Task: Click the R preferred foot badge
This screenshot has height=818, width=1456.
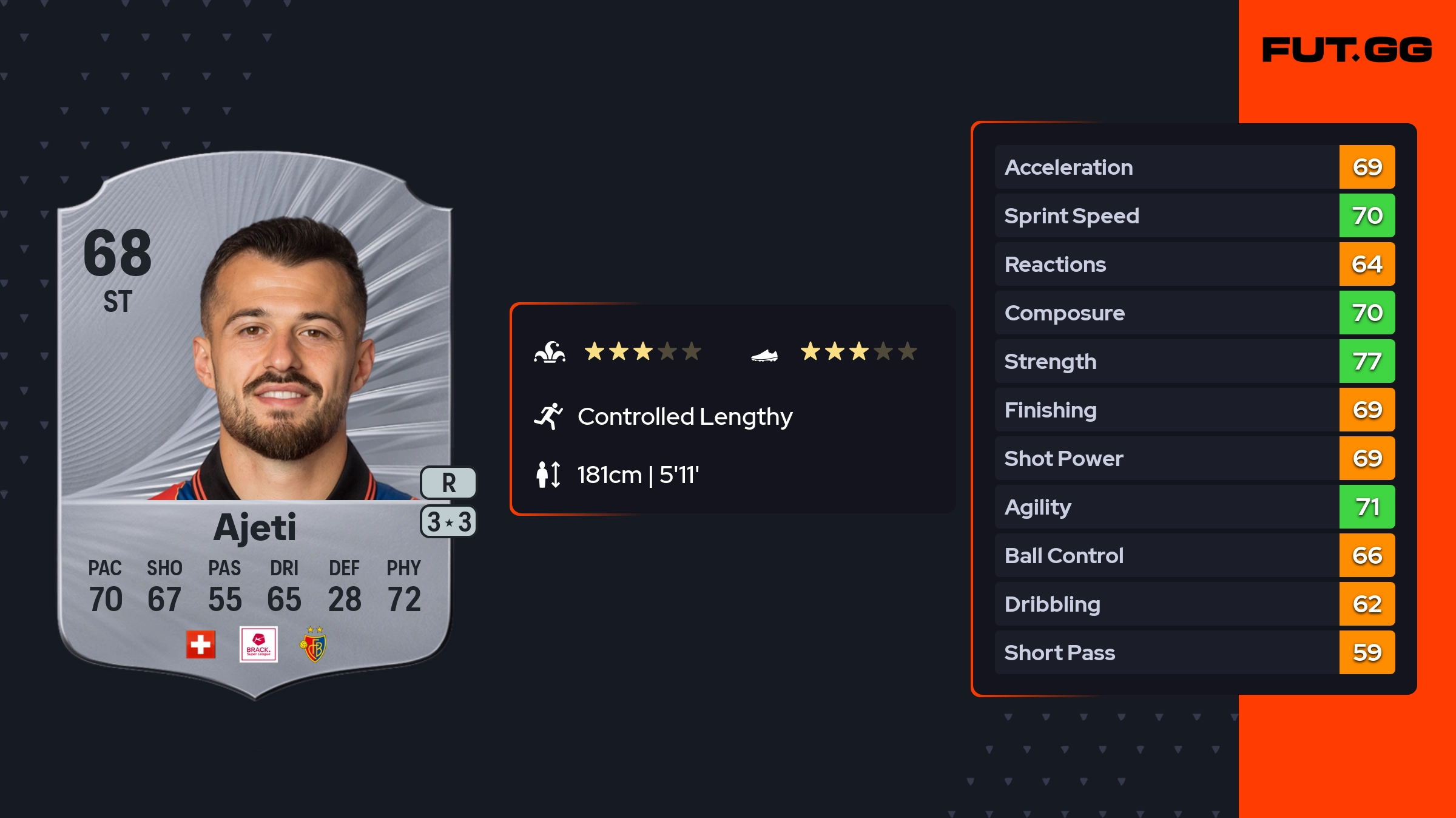Action: pos(448,483)
